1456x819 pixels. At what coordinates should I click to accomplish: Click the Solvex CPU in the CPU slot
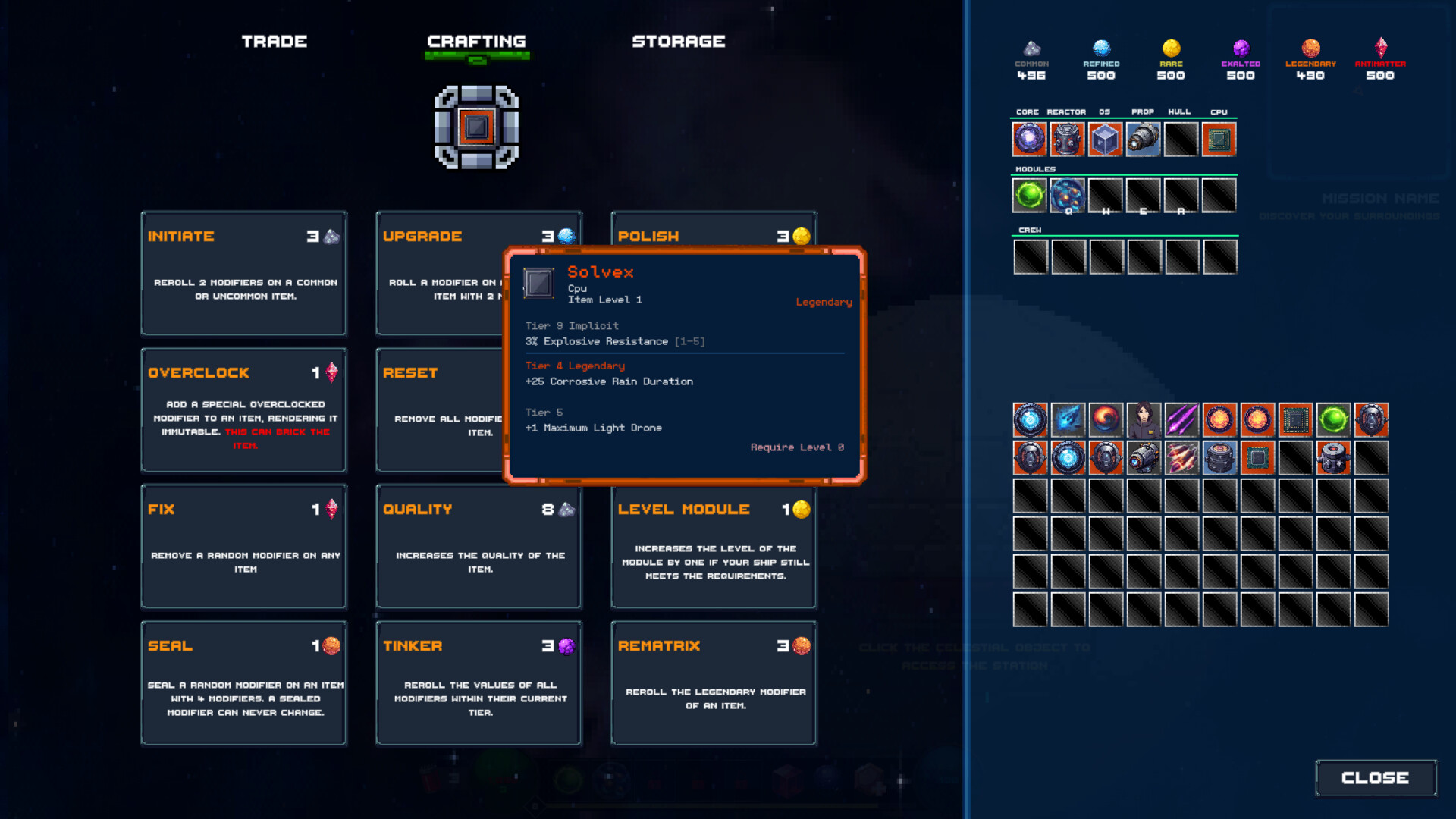point(1219,139)
